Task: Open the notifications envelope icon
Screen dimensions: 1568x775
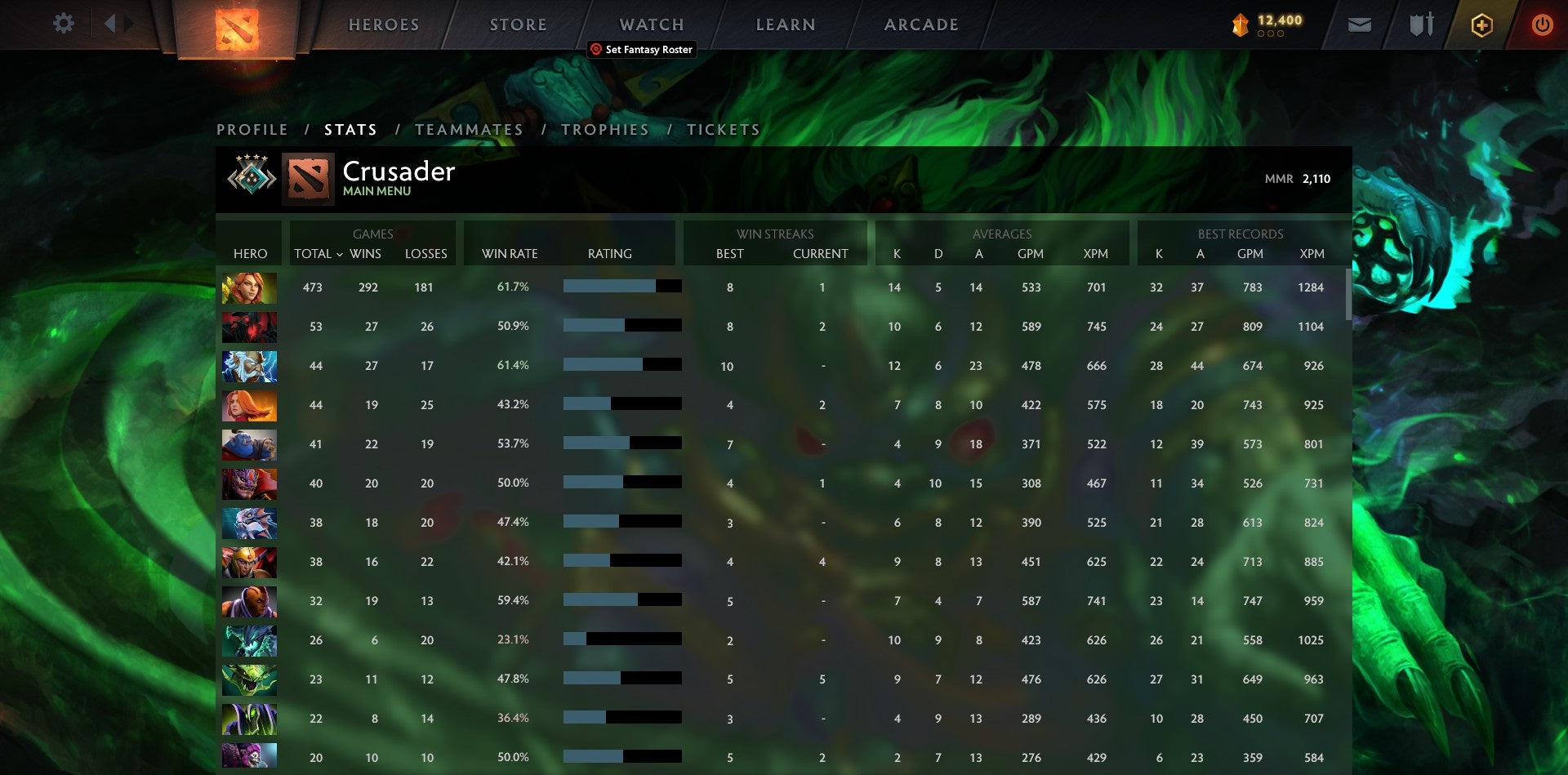Action: point(1359,24)
